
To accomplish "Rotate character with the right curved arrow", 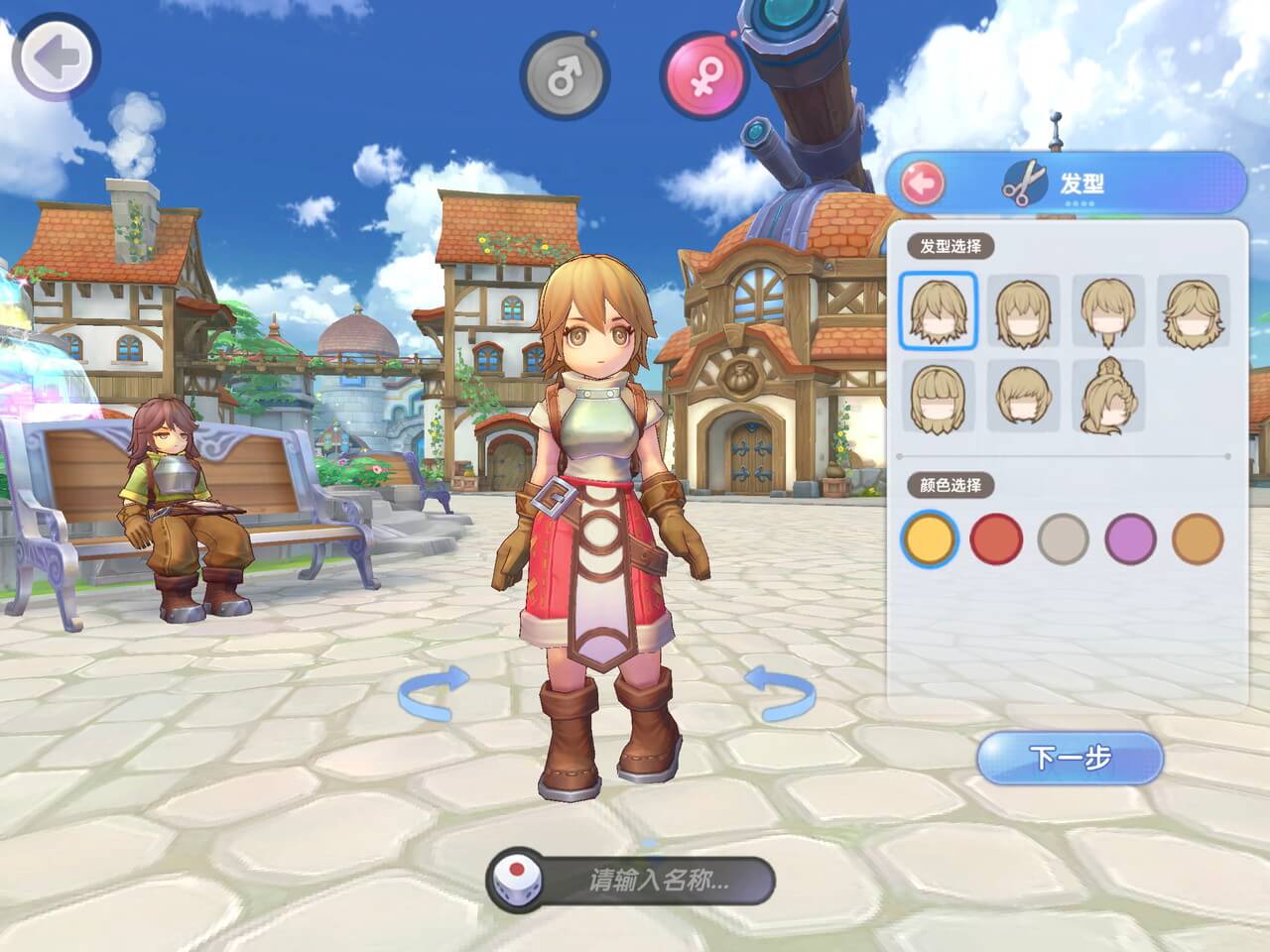I will (781, 691).
